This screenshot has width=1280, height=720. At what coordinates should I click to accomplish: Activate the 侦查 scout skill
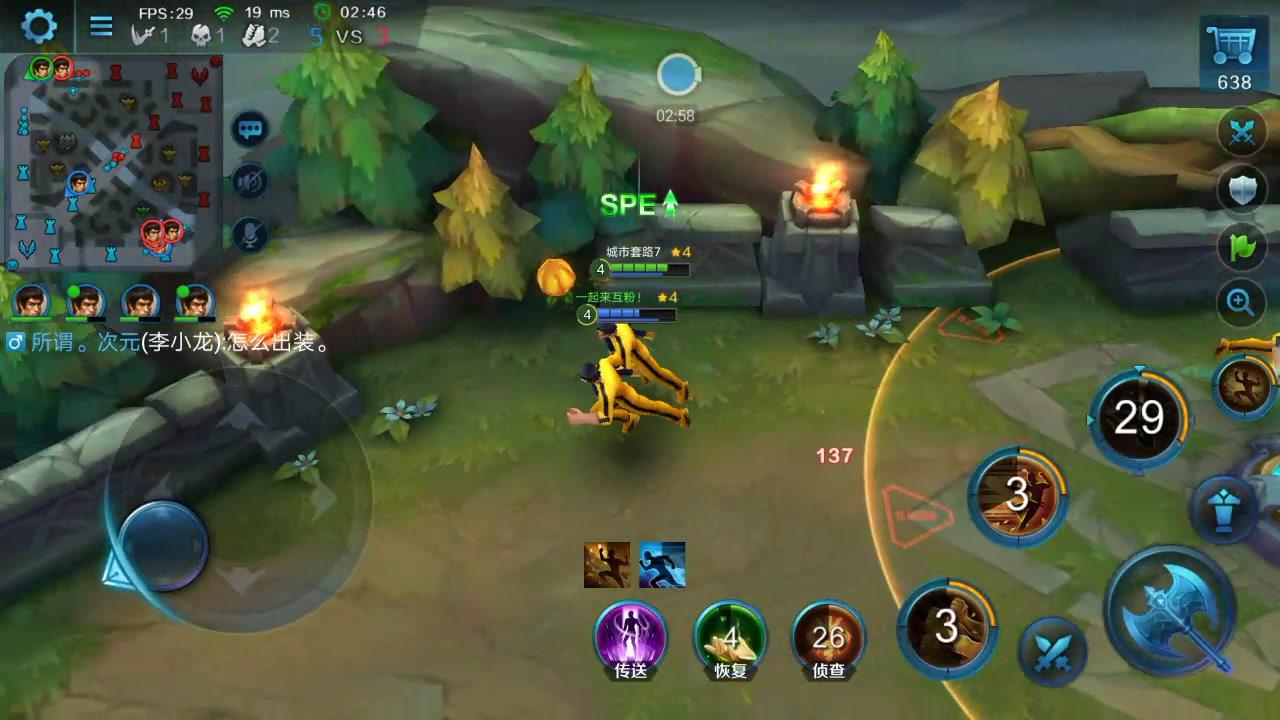tap(829, 636)
